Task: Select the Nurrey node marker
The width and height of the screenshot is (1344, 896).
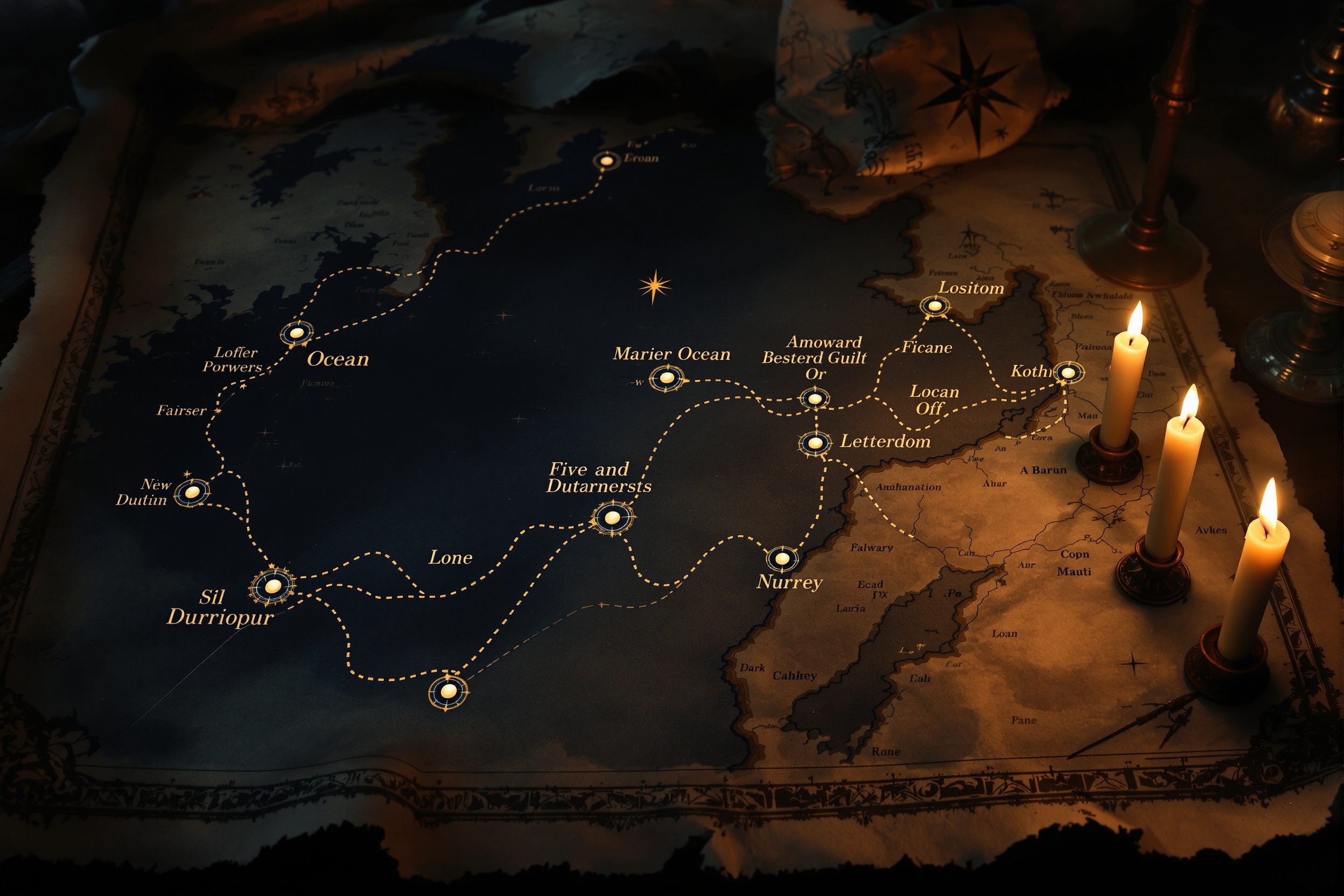Action: point(782,558)
